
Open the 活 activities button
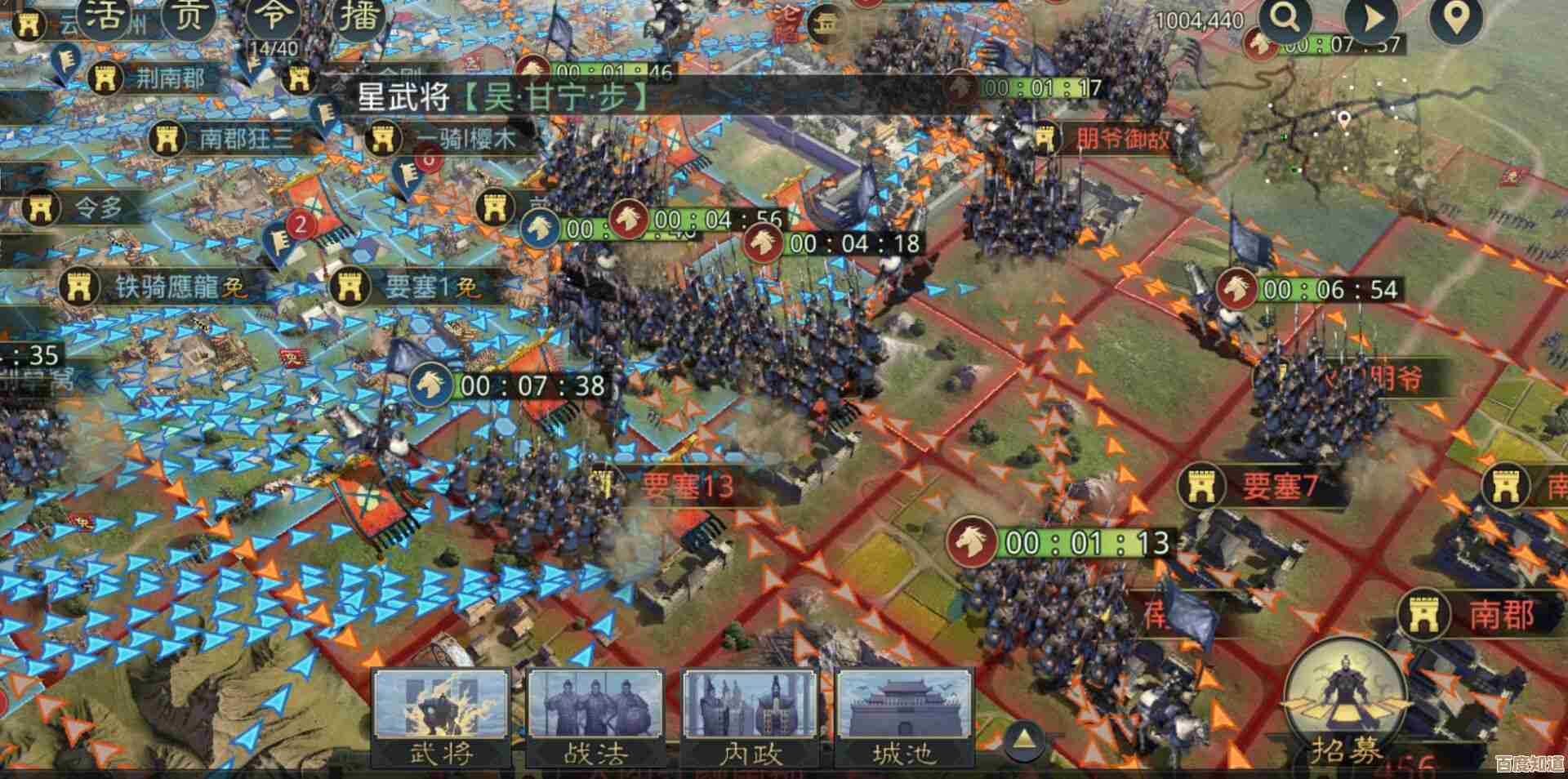click(x=103, y=16)
